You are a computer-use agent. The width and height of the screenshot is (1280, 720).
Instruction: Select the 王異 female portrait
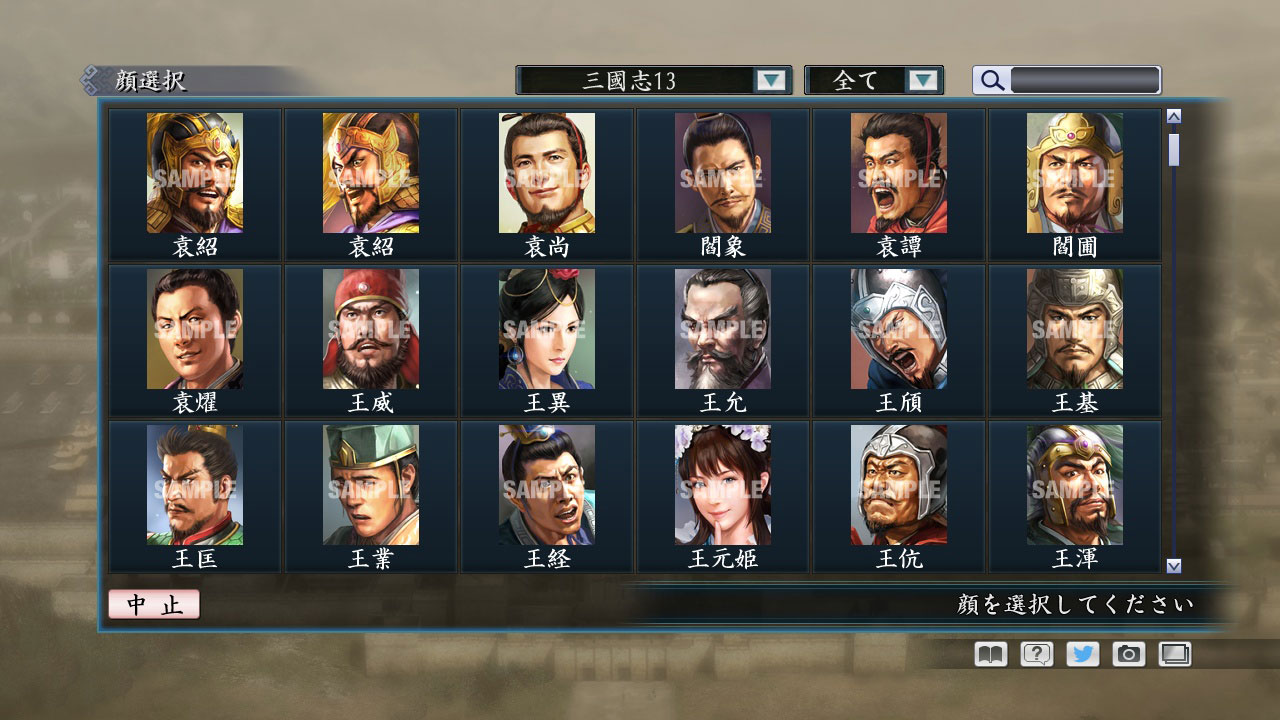(x=546, y=329)
